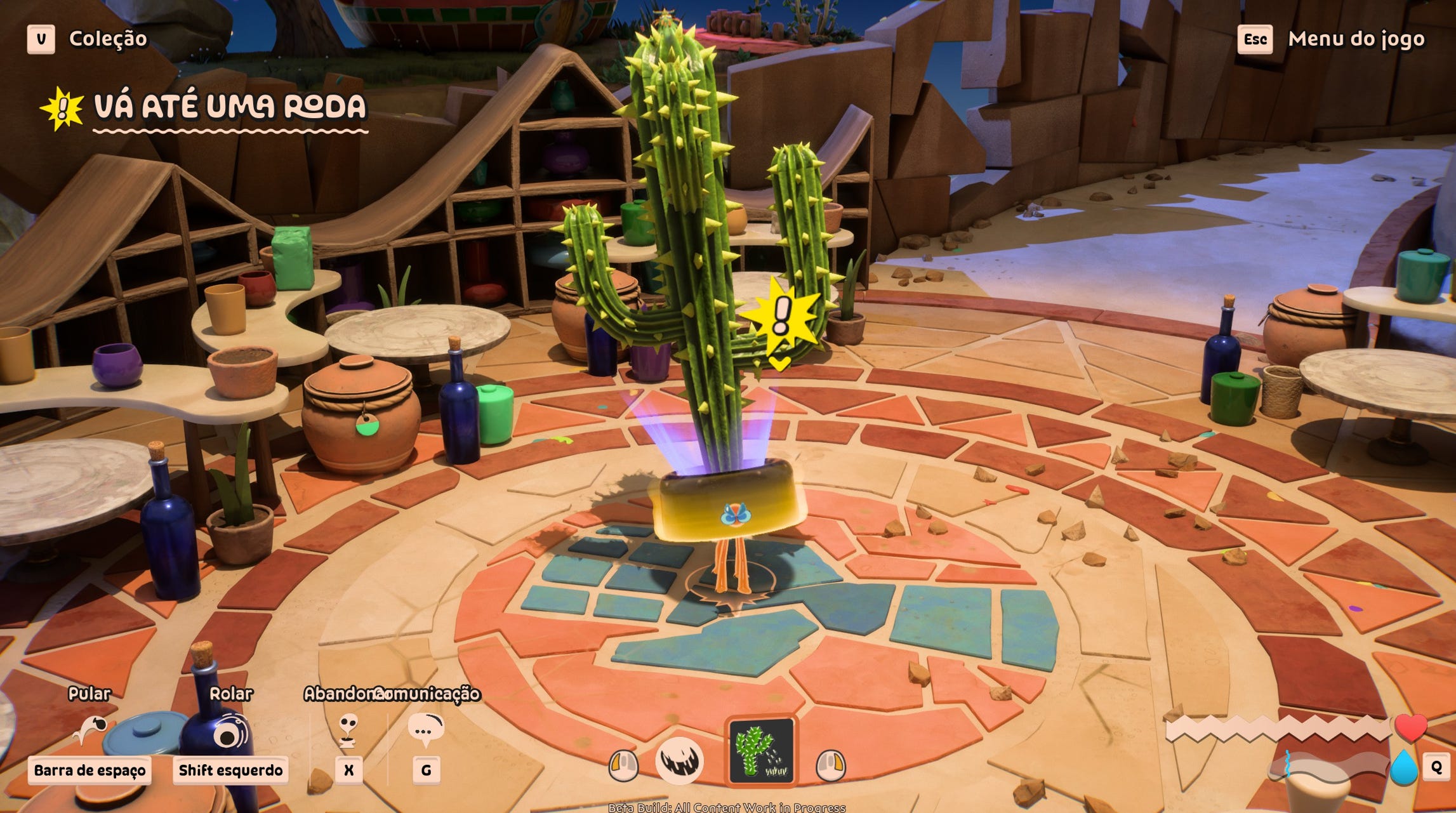1456x813 pixels.
Task: Click the blue water drop icon
Action: tap(1403, 768)
